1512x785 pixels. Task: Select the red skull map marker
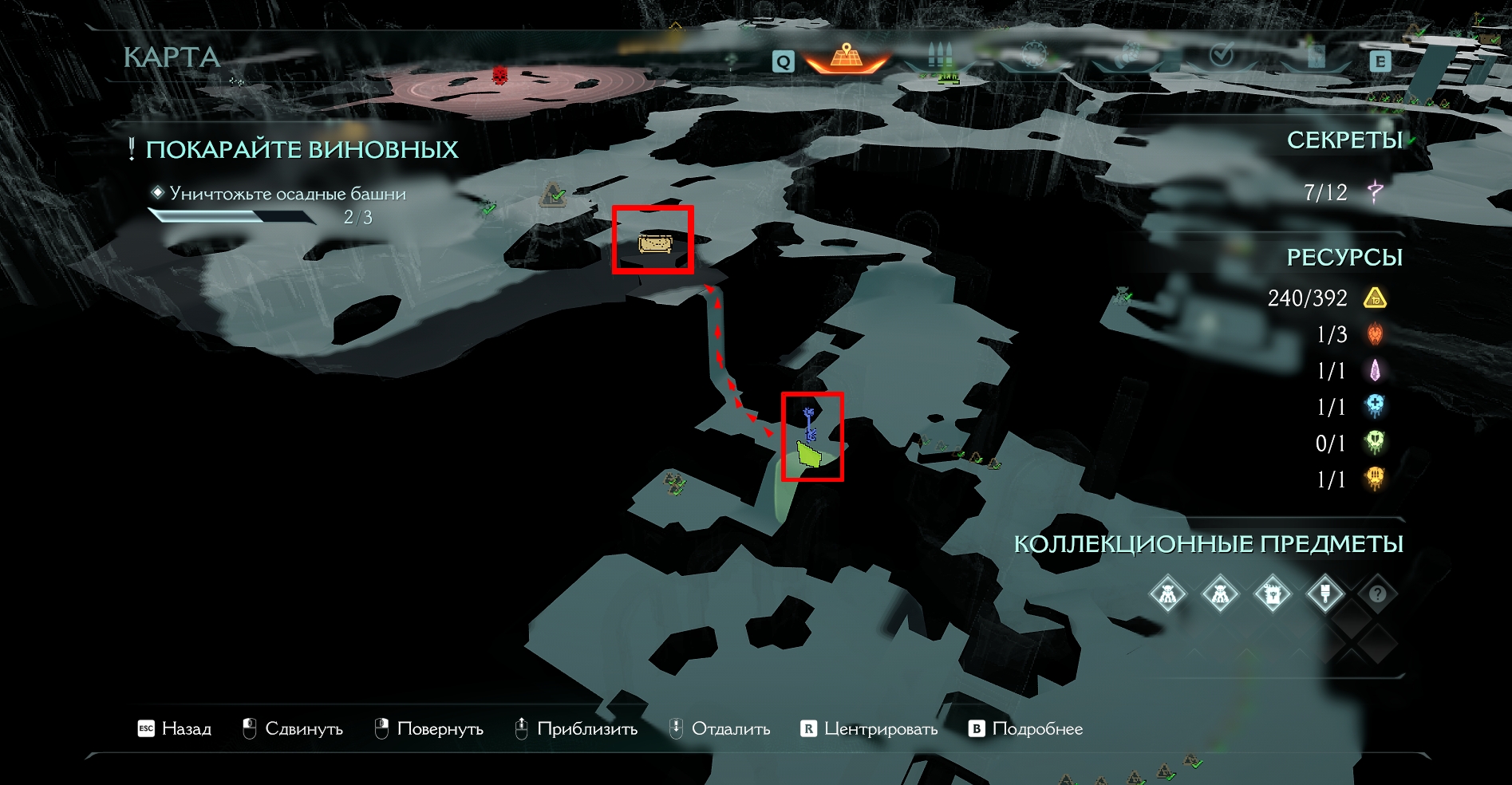coord(500,76)
